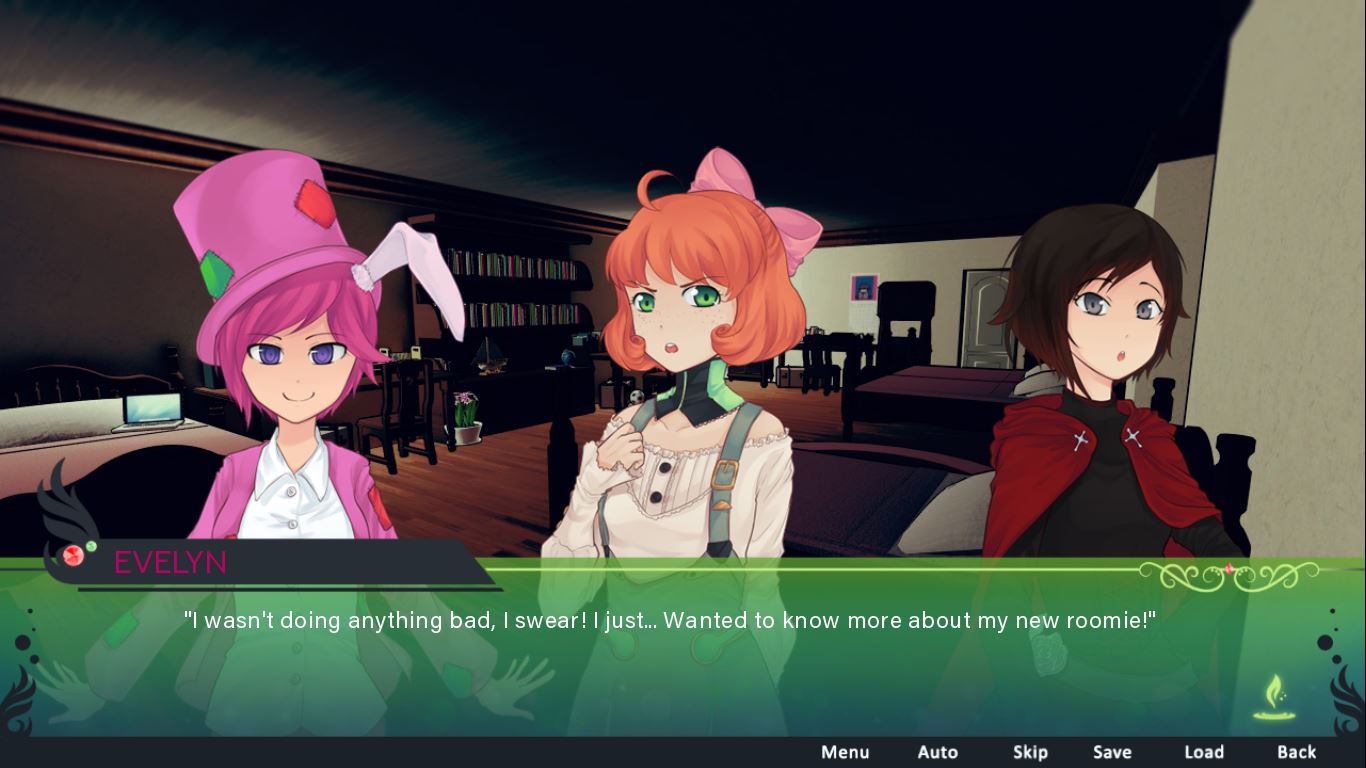Open the game Menu
This screenshot has width=1366, height=768.
(x=845, y=752)
